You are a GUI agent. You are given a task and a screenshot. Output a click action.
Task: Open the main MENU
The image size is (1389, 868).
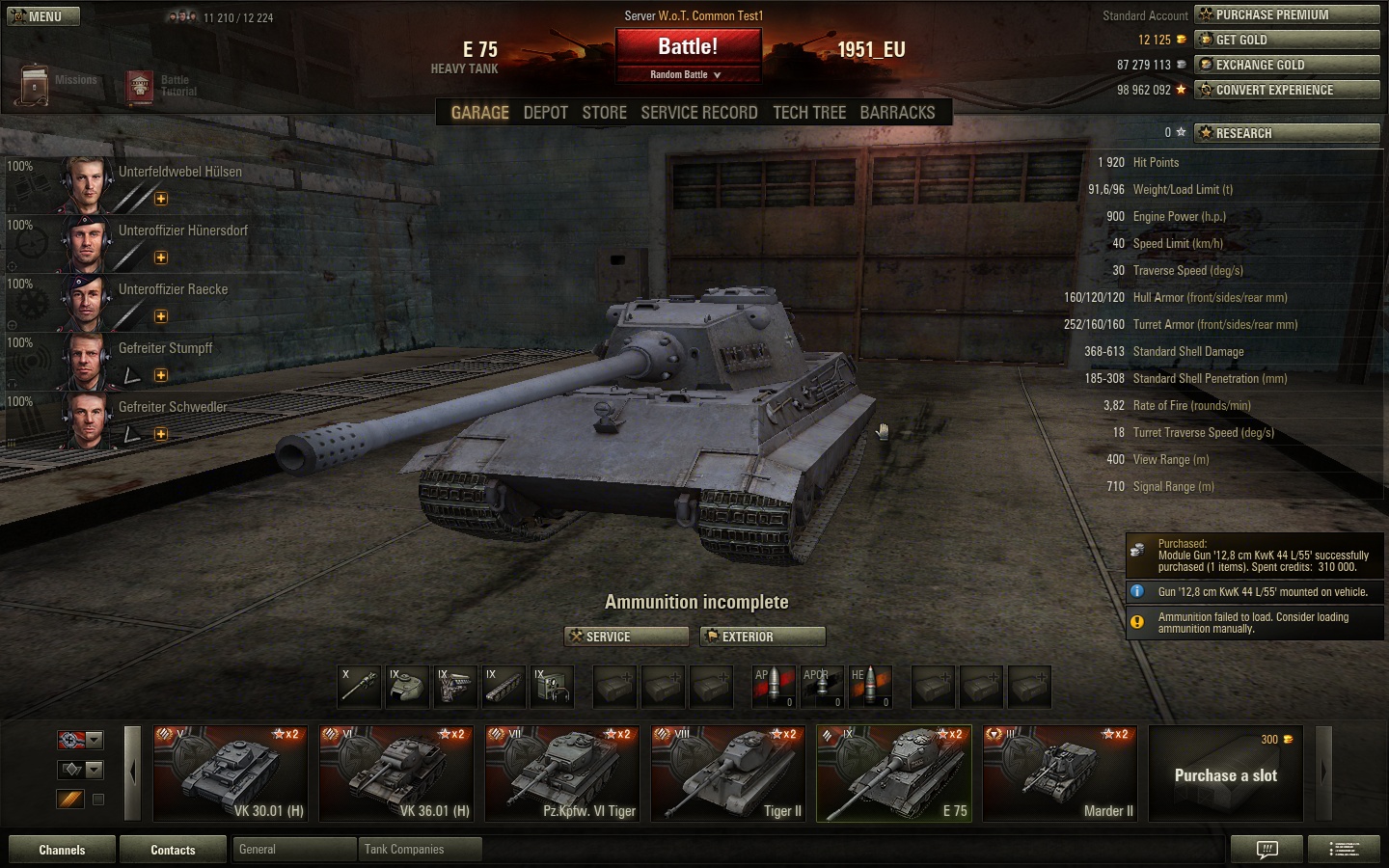coord(43,16)
